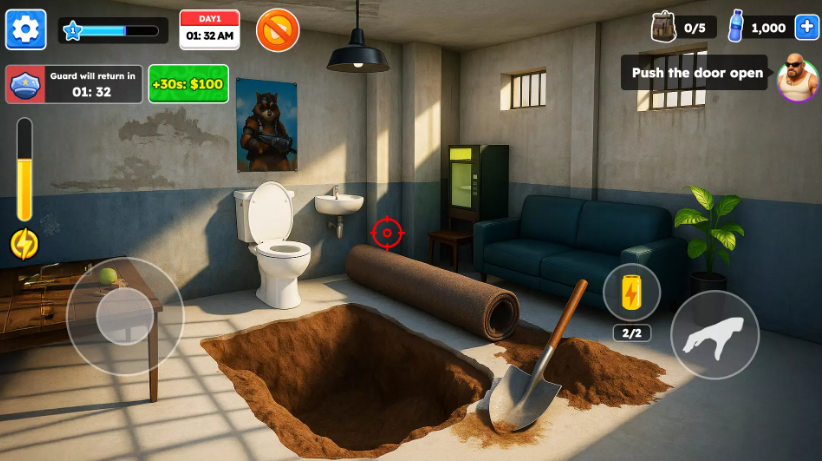Tap the orange no-ads button

[278, 30]
